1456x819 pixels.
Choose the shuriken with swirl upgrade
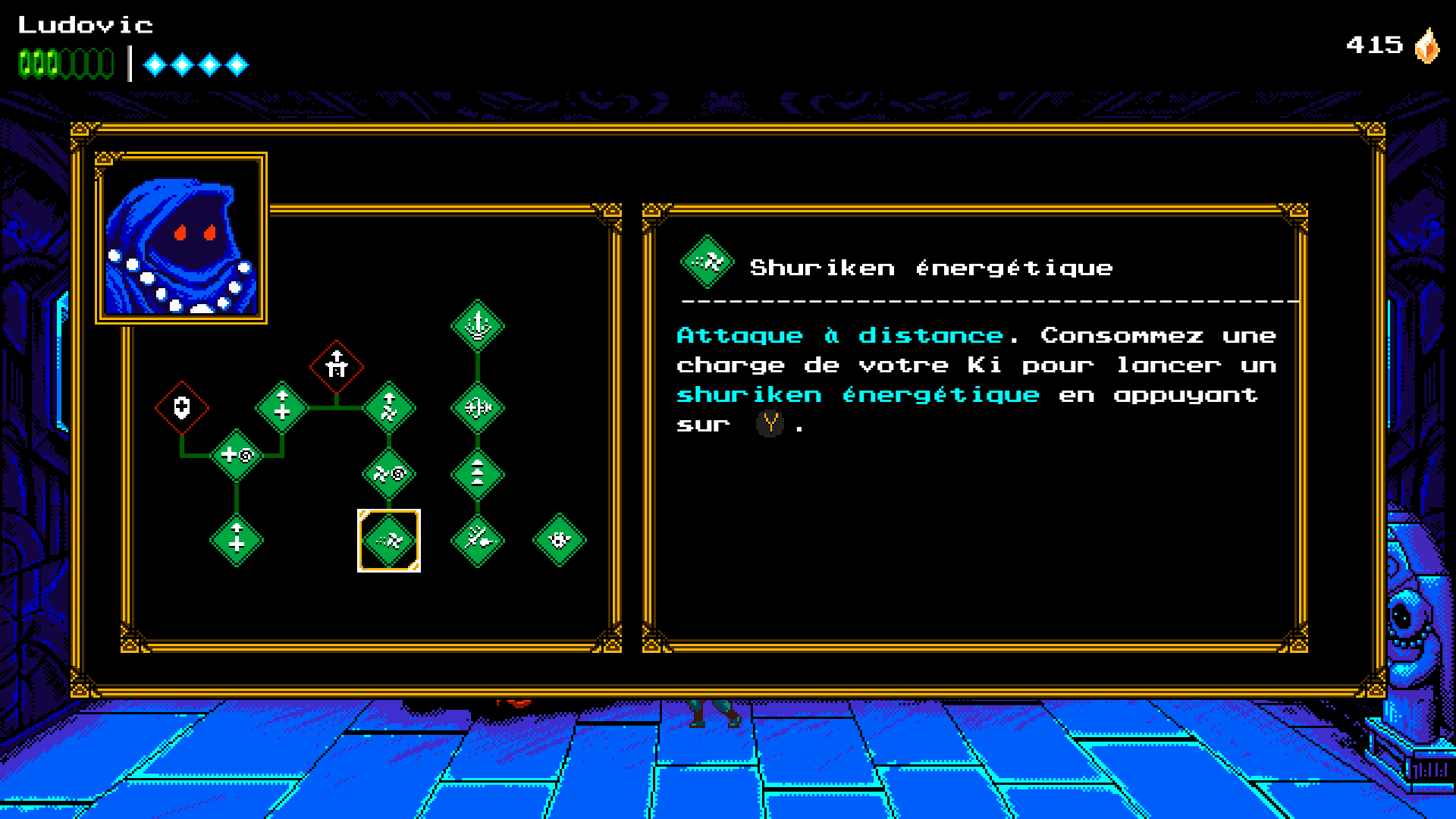388,475
